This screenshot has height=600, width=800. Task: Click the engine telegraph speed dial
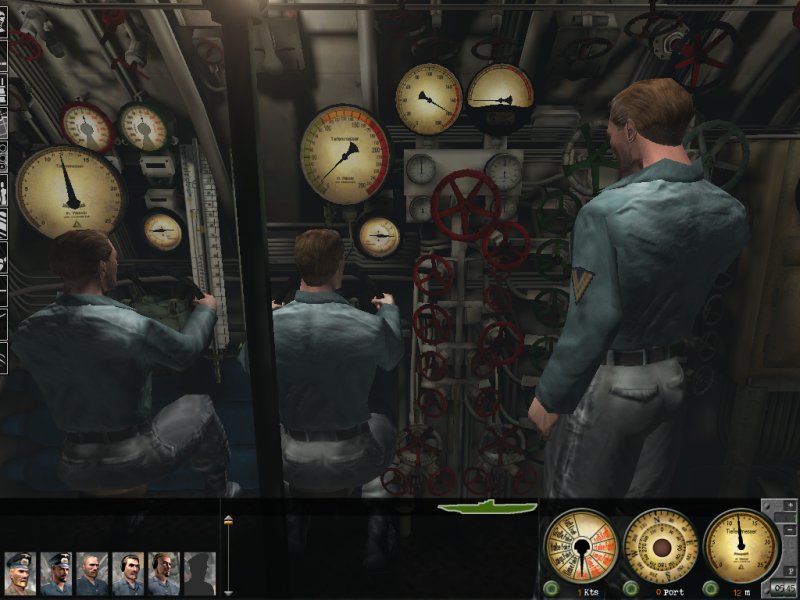click(580, 546)
